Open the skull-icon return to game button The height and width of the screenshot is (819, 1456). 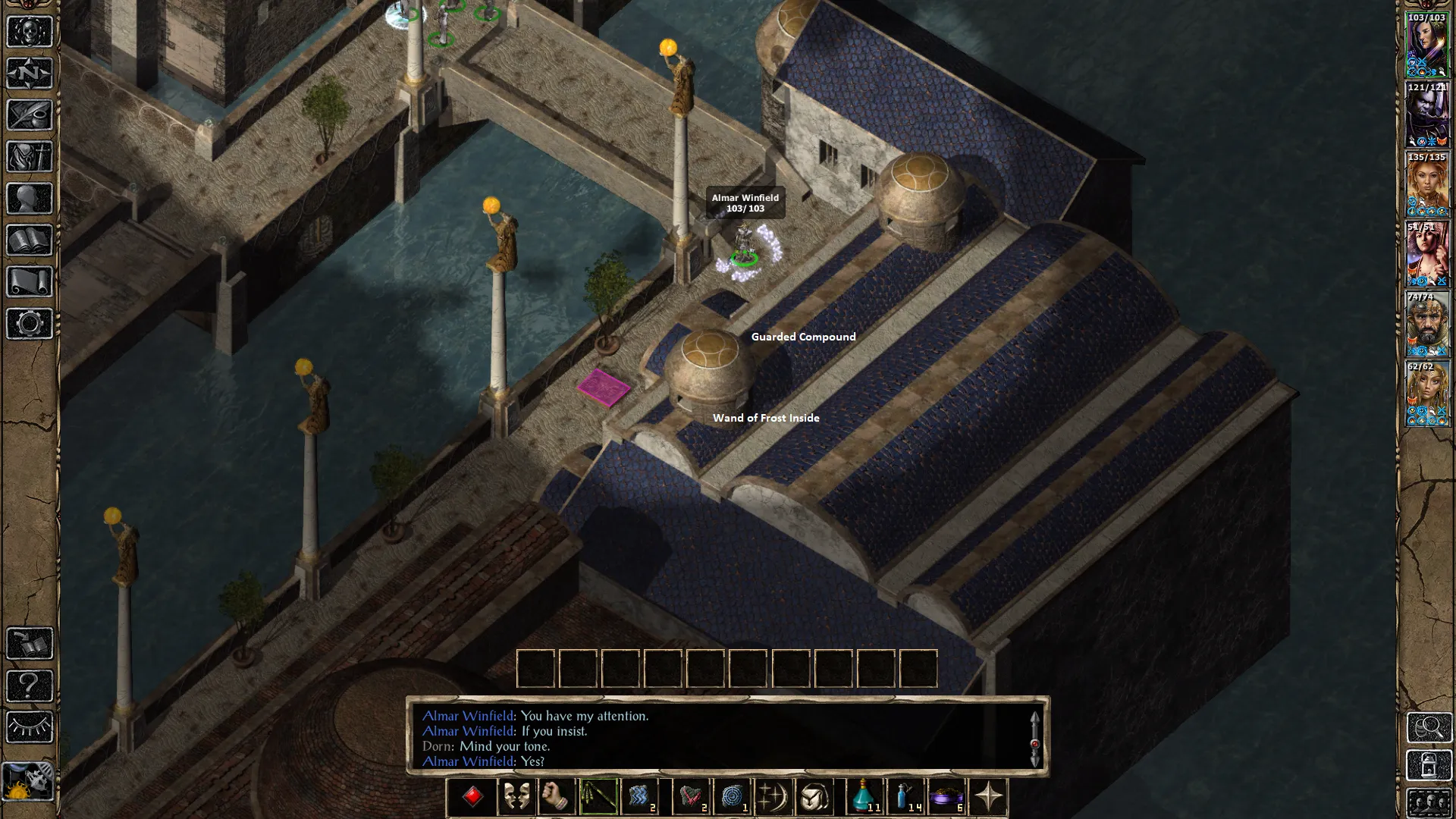point(30,32)
